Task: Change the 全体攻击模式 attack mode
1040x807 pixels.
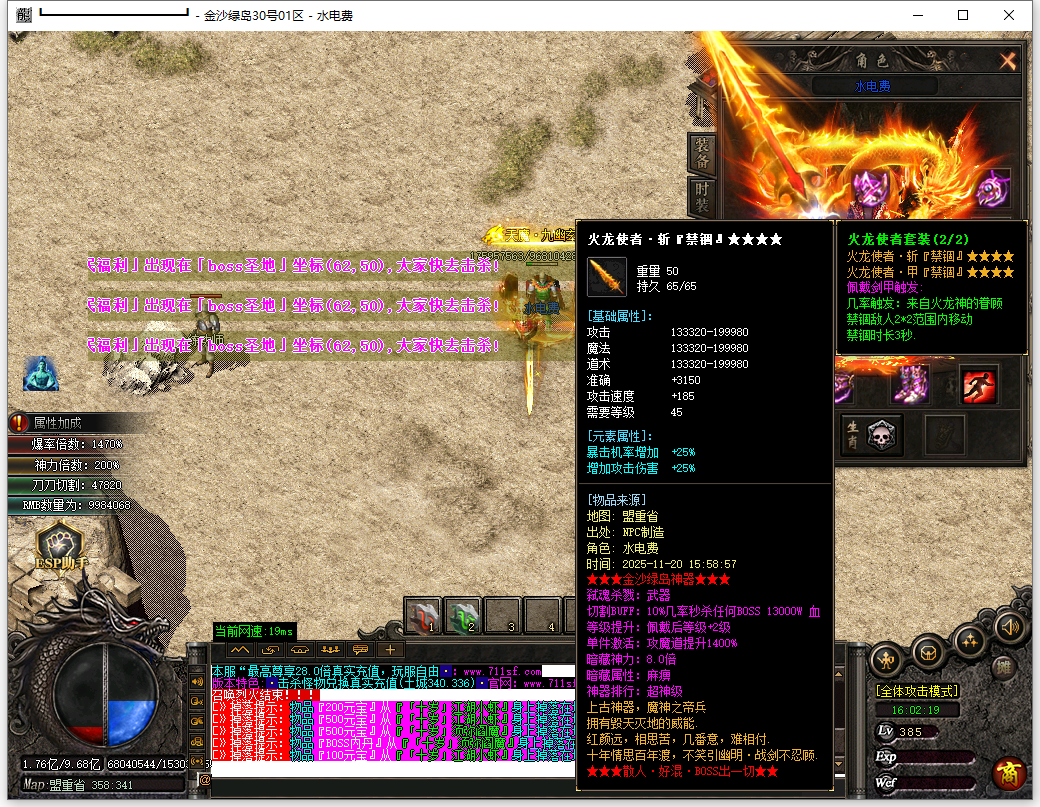Action: pyautogui.click(x=918, y=691)
